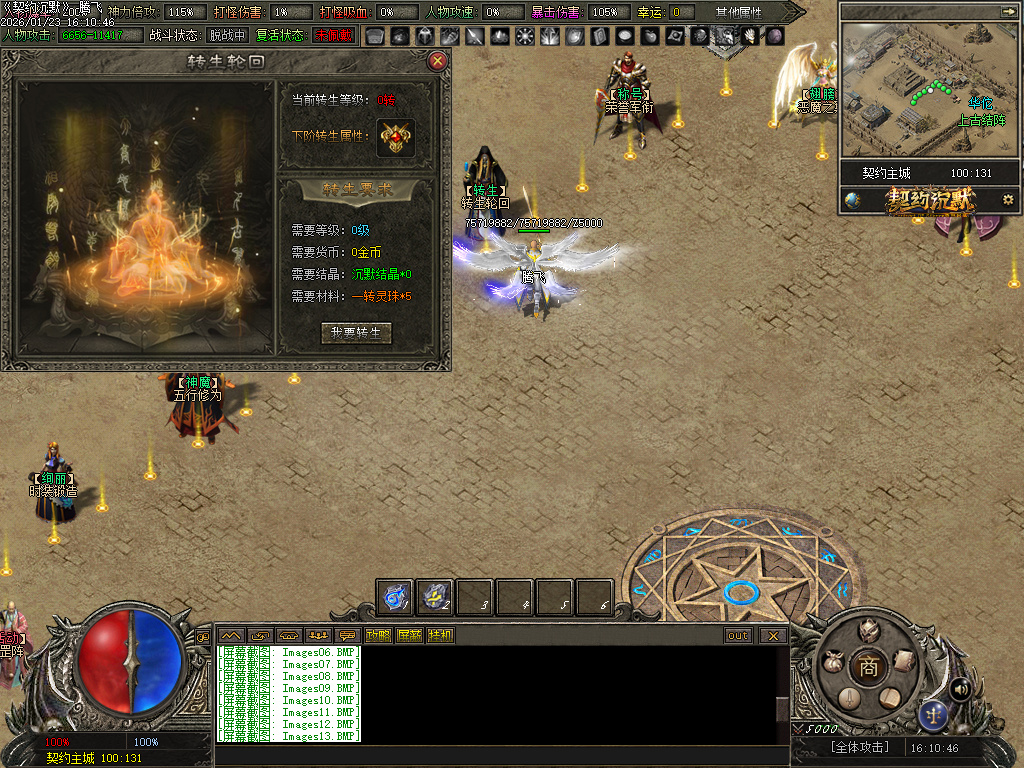This screenshot has height=768, width=1024.
Task: Open the world map globe icon
Action: coord(852,199)
